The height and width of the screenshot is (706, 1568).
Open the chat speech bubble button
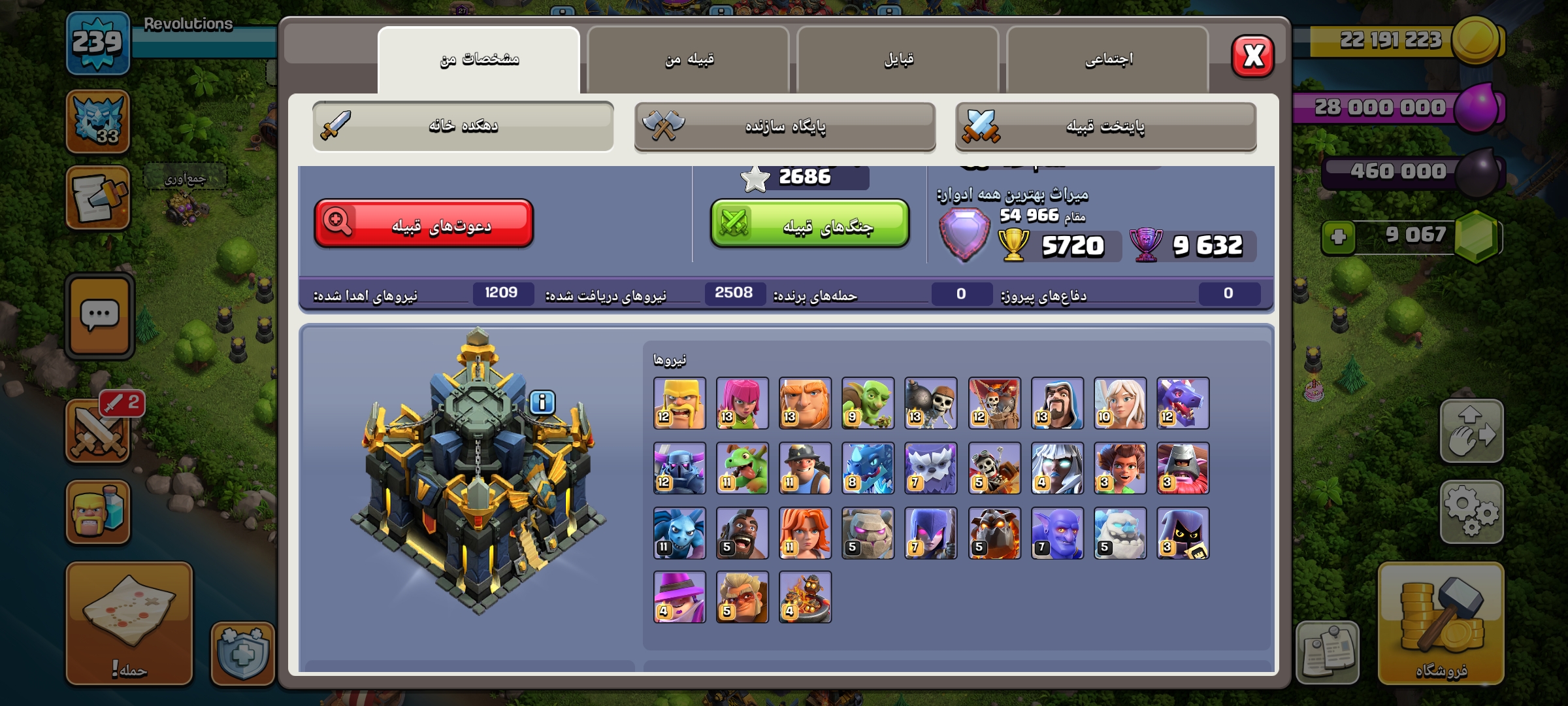click(x=99, y=316)
